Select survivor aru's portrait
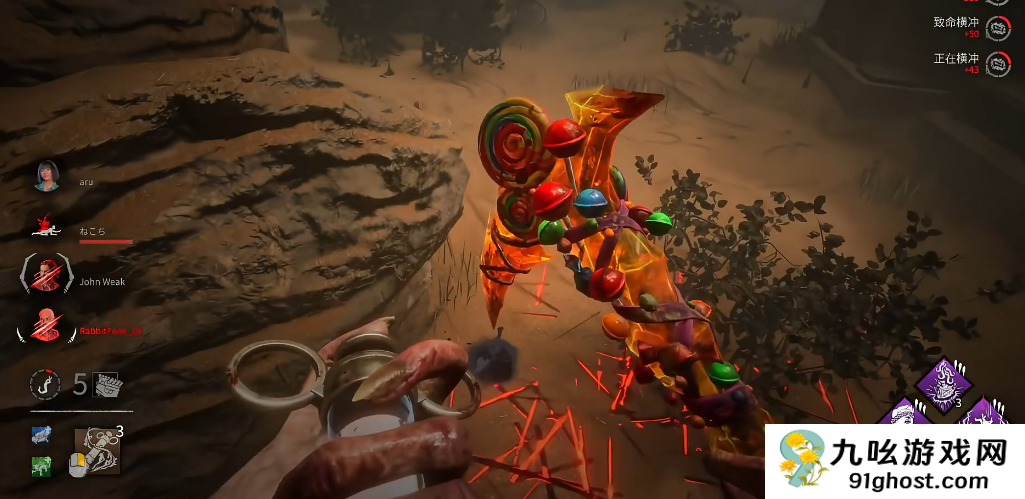This screenshot has height=499, width=1025. [47, 176]
